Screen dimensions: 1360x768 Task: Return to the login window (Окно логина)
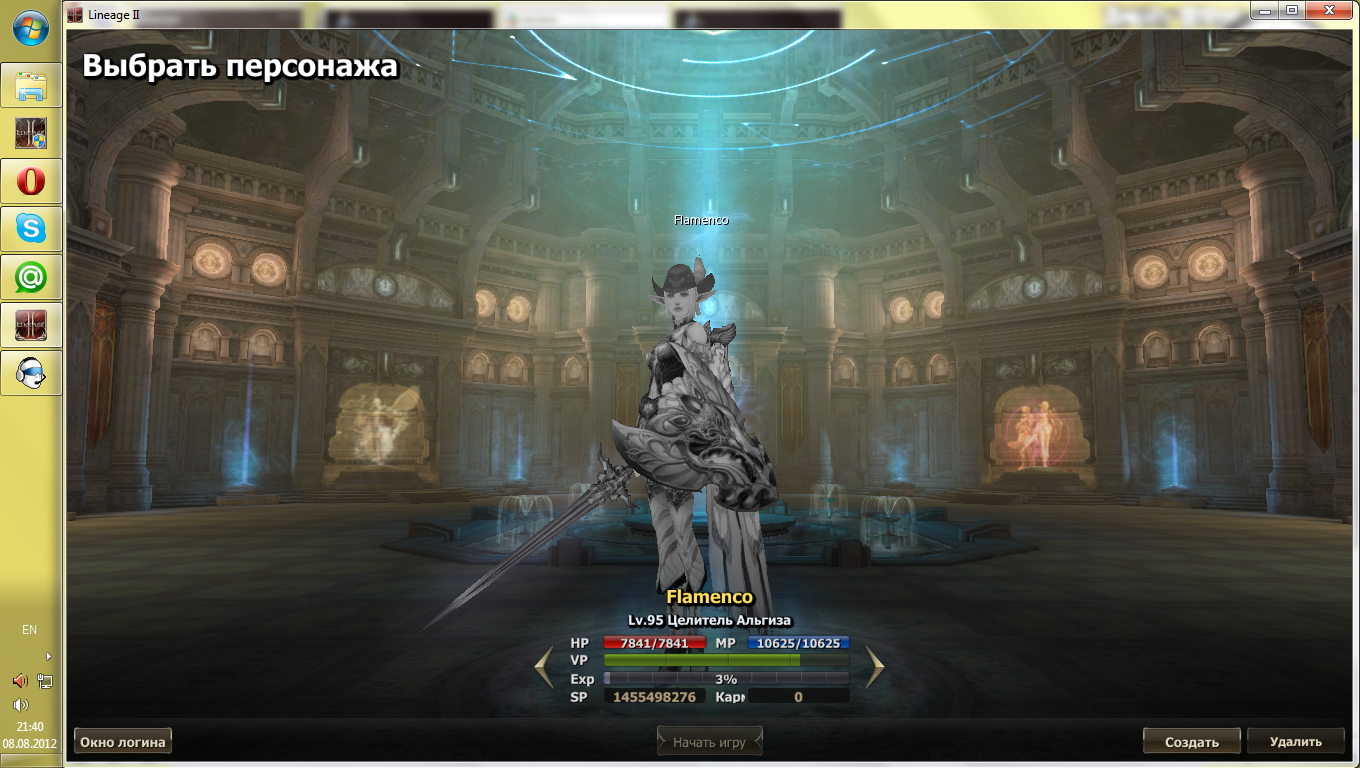point(123,741)
